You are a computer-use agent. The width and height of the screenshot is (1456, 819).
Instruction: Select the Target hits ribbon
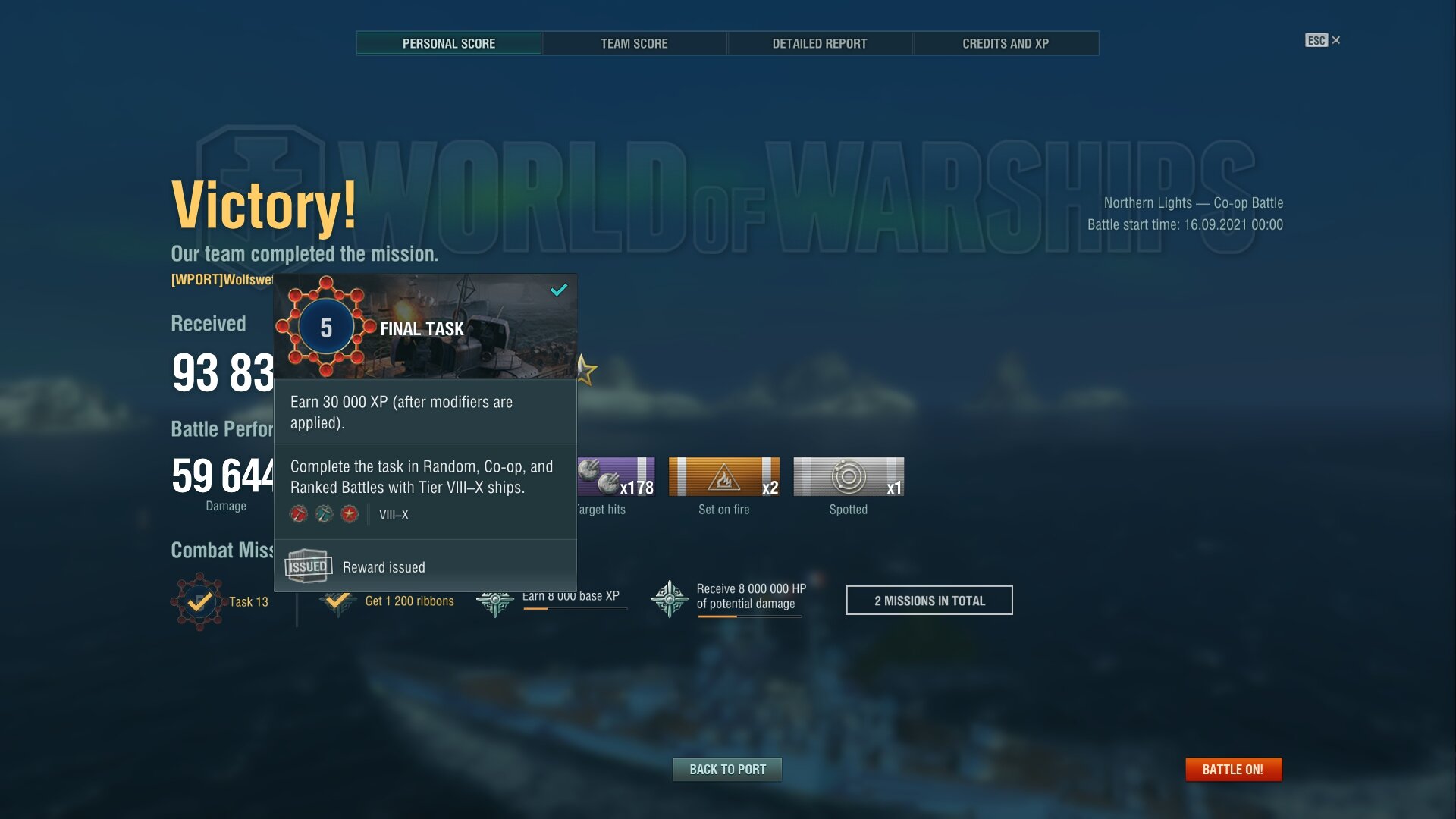[616, 477]
